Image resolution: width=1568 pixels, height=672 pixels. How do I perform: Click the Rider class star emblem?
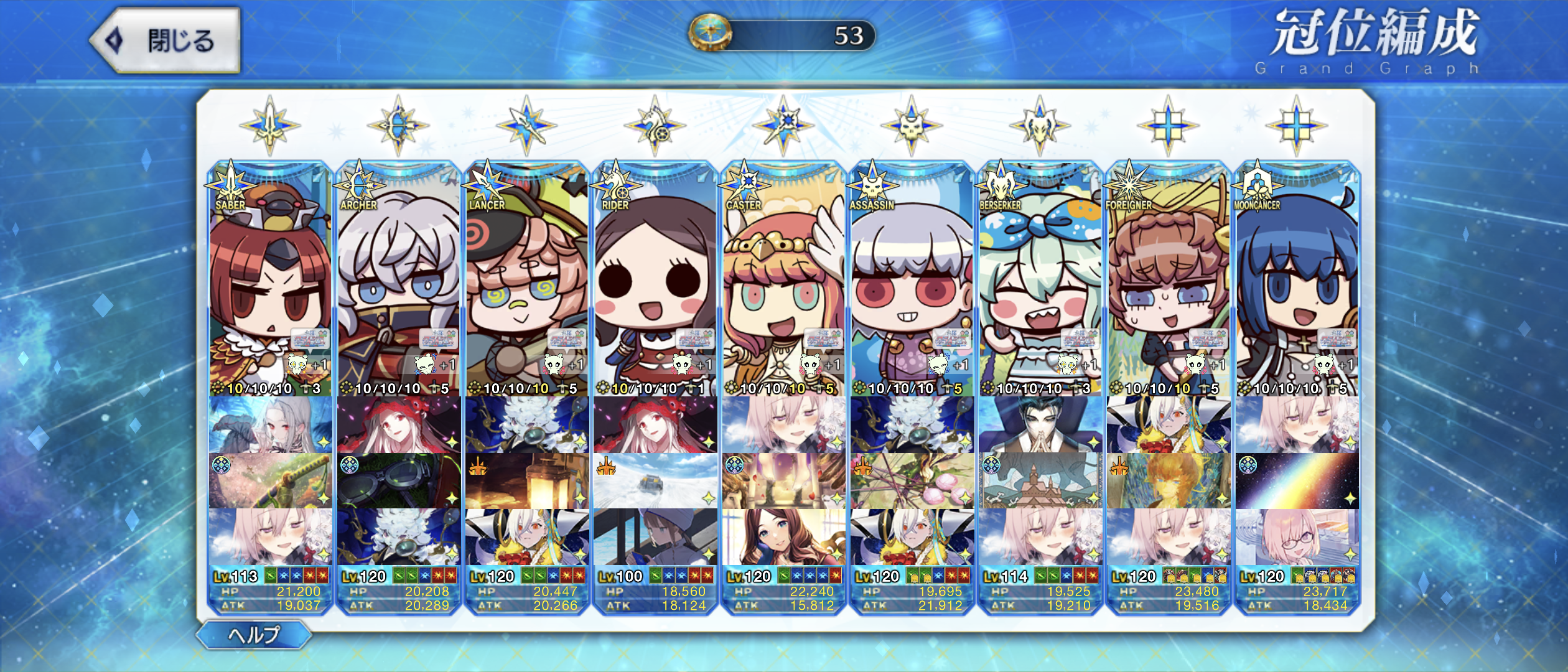pos(655,126)
